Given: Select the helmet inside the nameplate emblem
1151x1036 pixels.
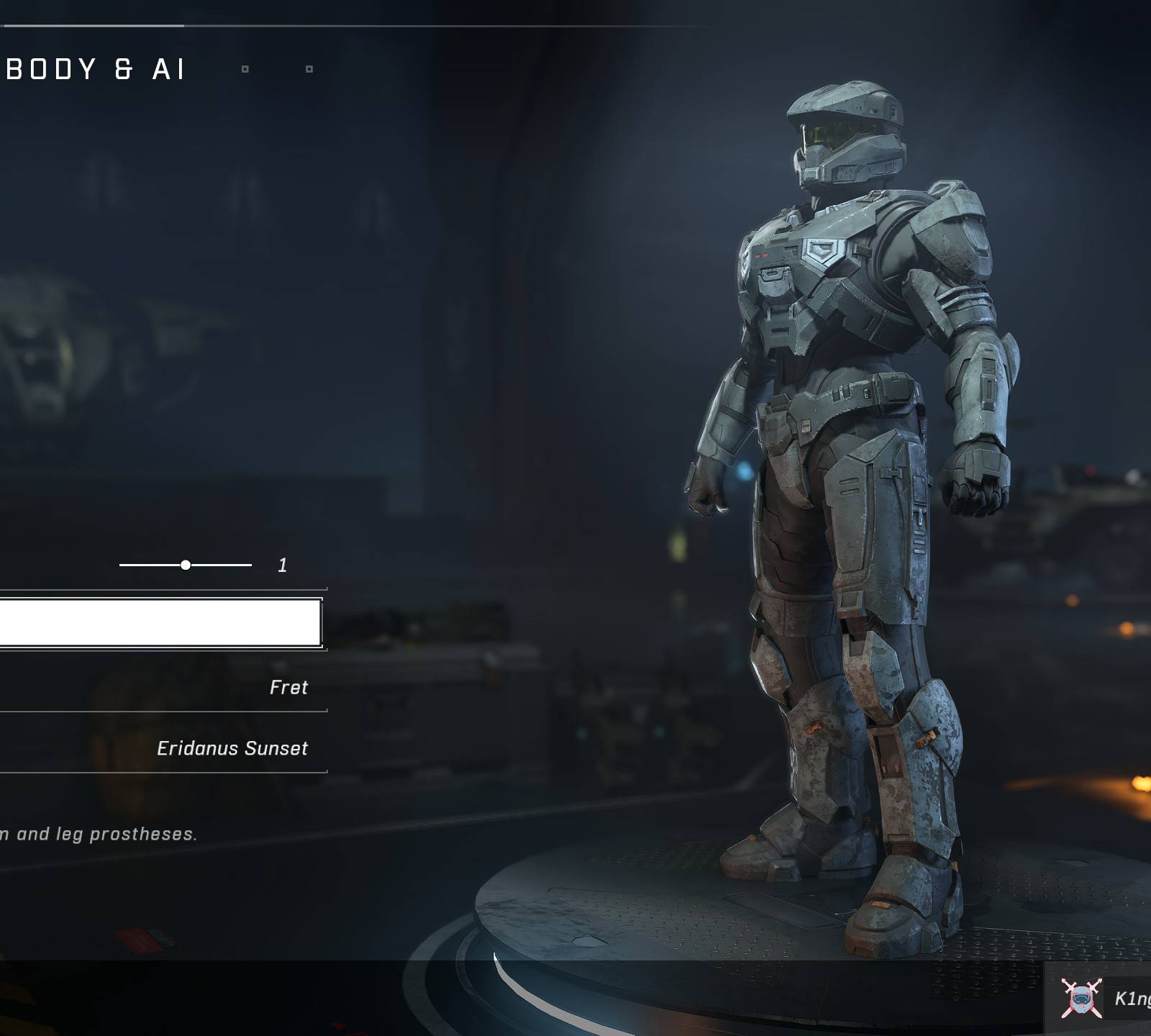Looking at the screenshot, I should (1082, 1000).
